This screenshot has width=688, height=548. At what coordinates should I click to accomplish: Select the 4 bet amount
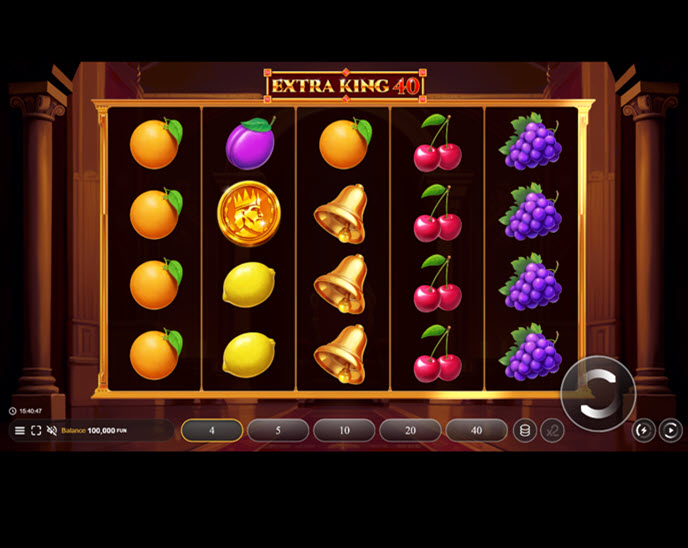(212, 430)
